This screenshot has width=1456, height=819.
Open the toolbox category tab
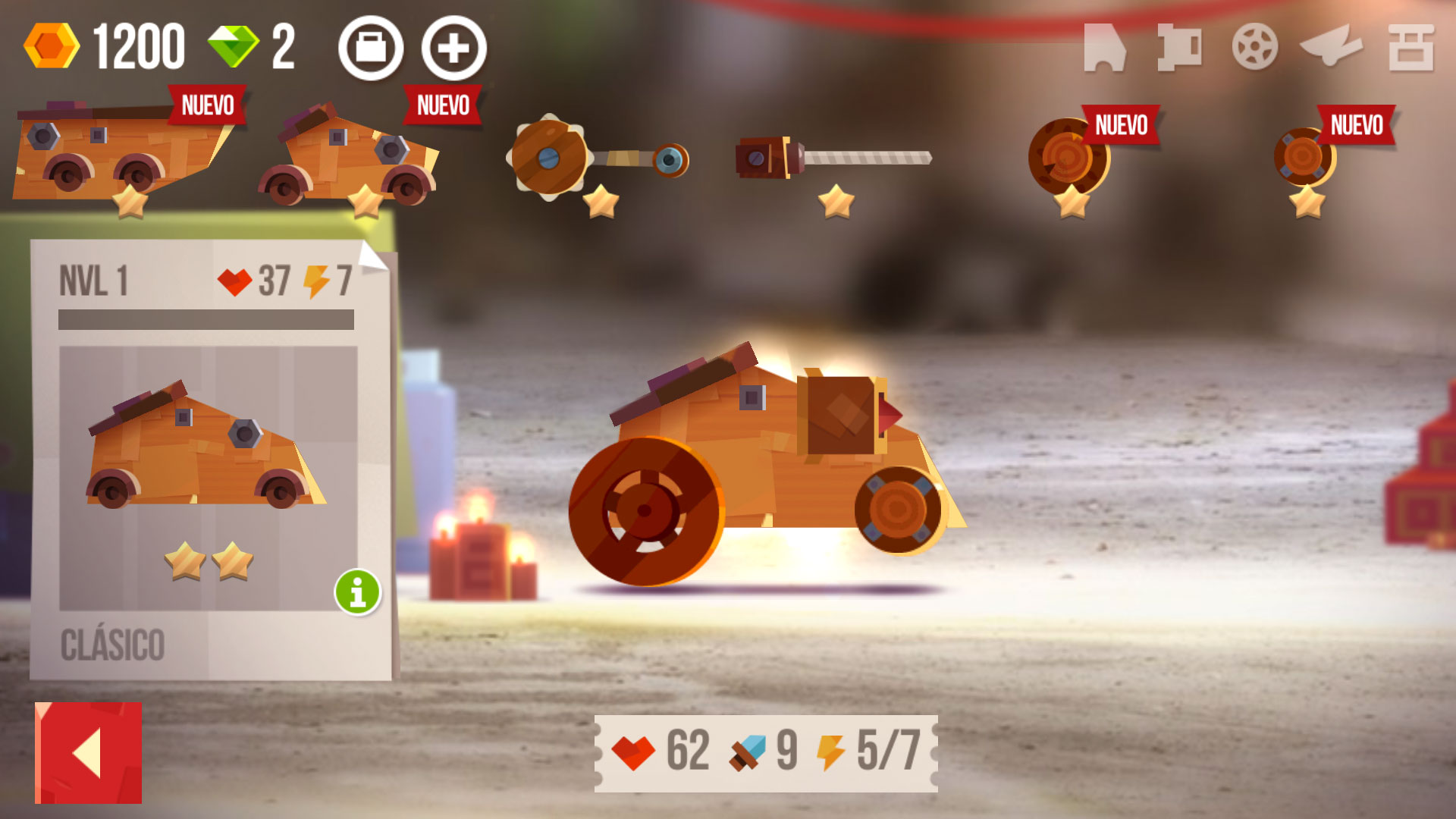(1410, 47)
